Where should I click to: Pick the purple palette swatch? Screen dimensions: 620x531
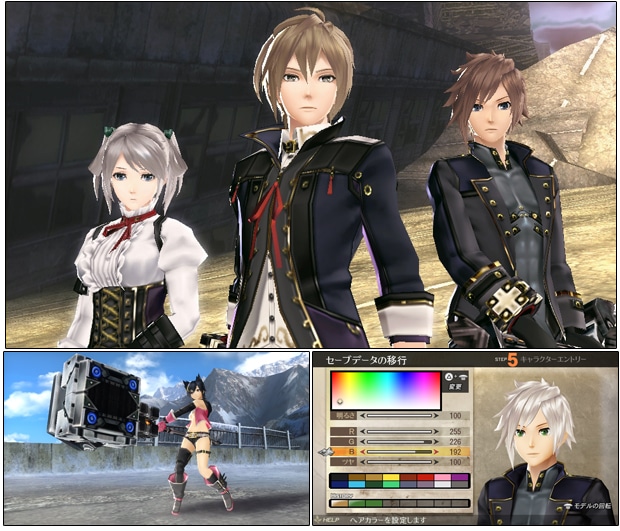[x=460, y=477]
